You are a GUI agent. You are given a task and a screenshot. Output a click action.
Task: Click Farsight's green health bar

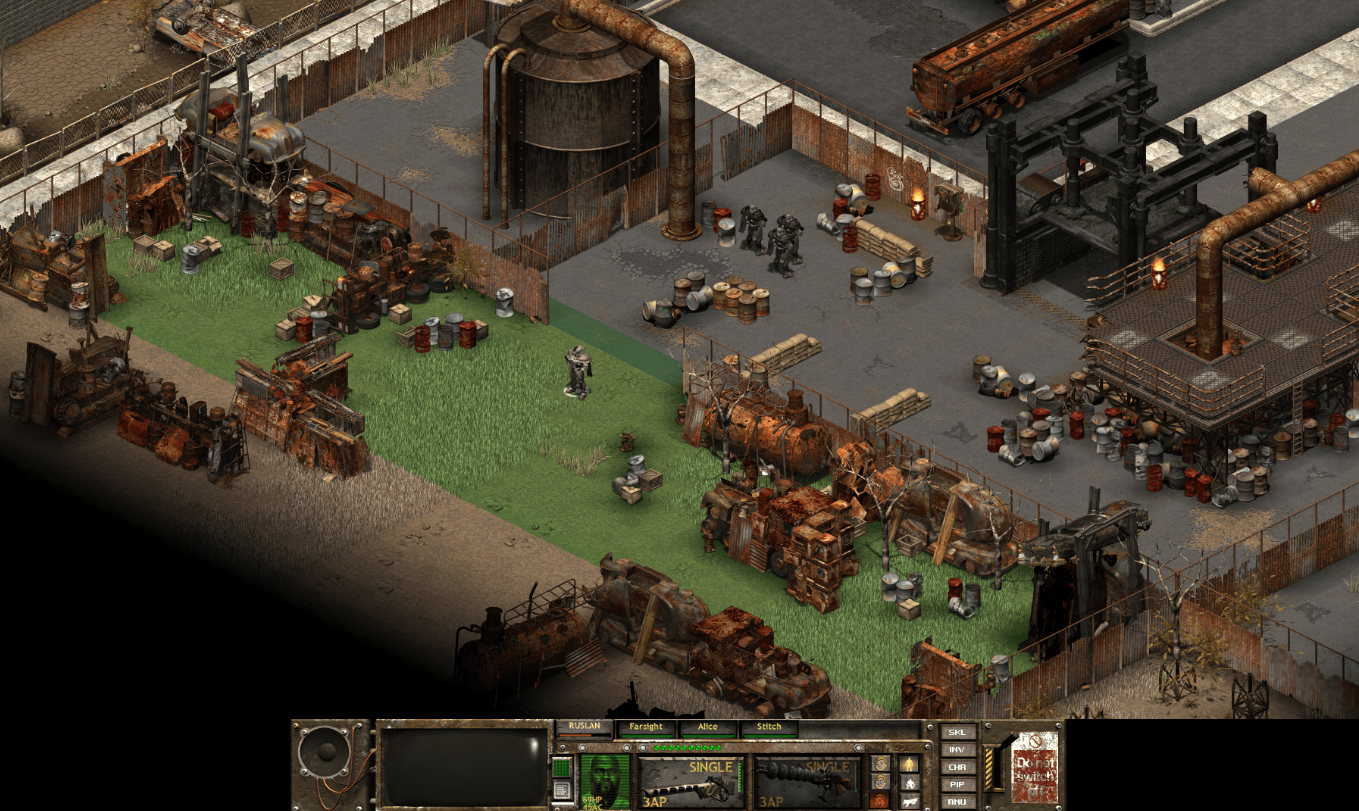pos(646,736)
